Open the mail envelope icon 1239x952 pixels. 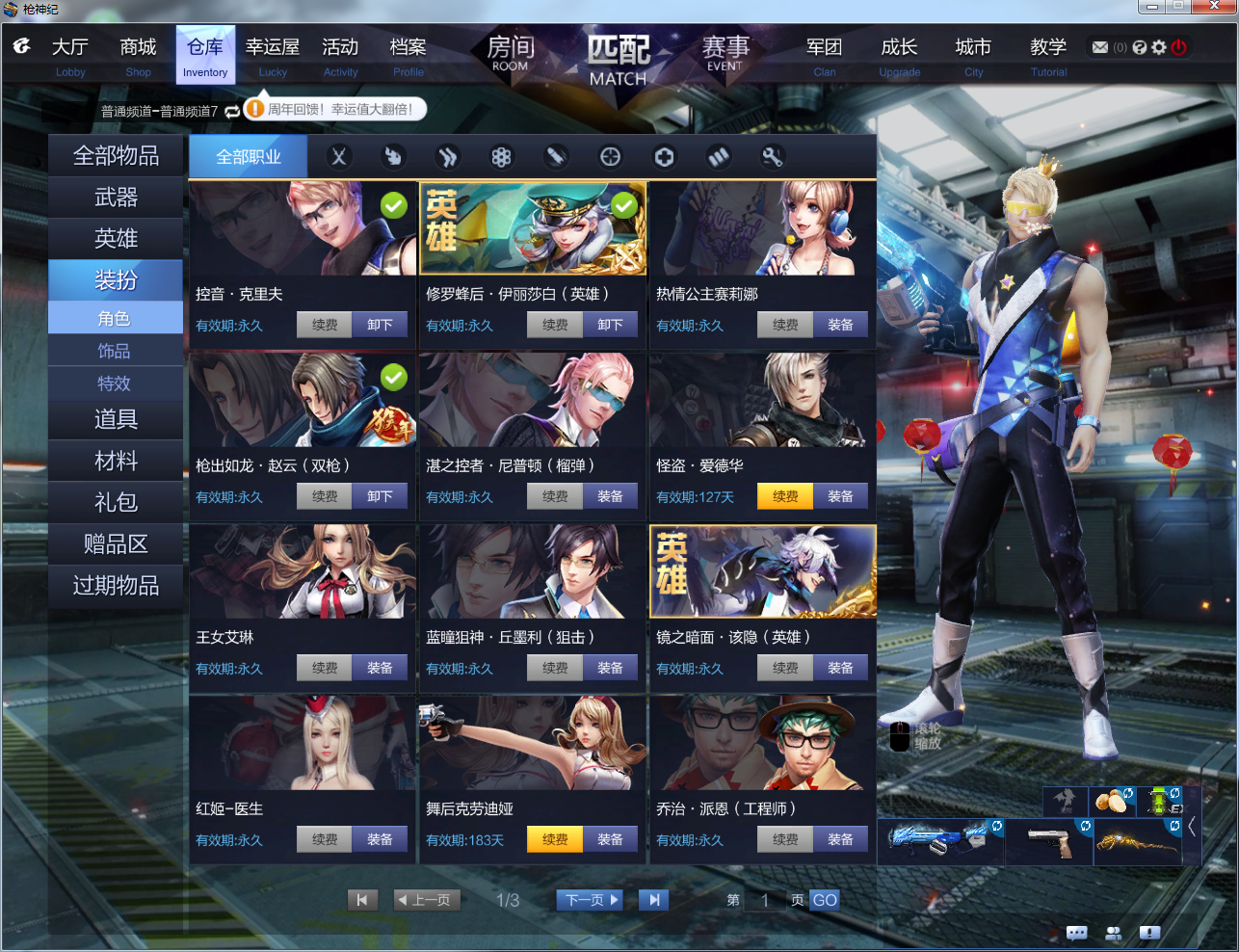click(1100, 47)
